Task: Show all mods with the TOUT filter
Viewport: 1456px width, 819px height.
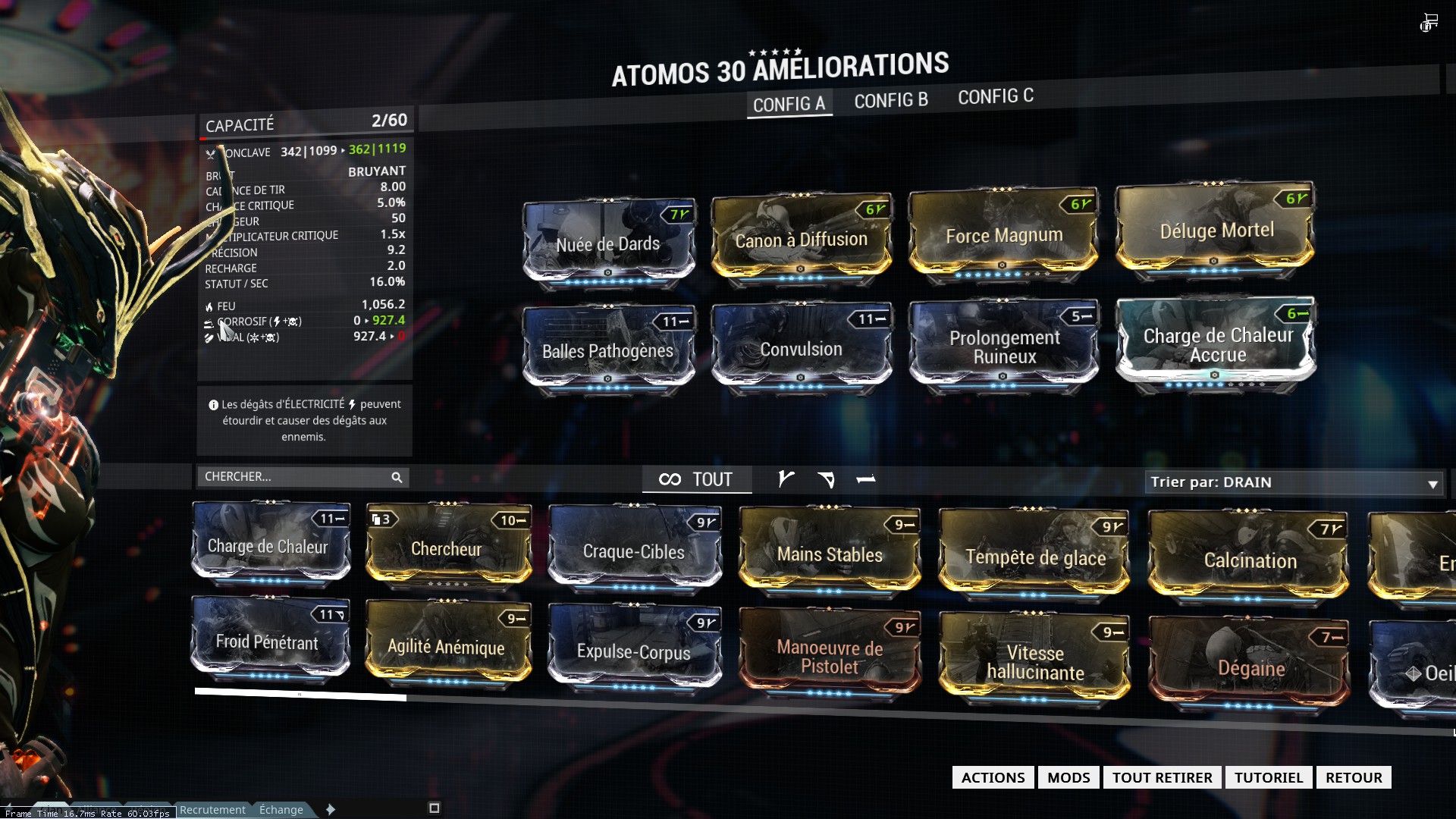Action: [x=697, y=479]
